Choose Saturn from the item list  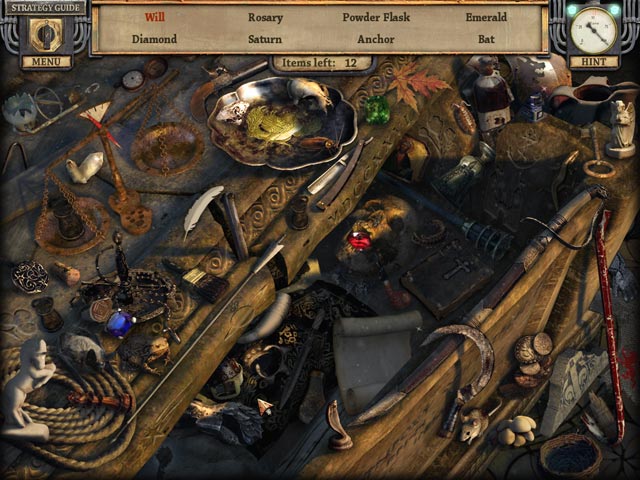(265, 39)
